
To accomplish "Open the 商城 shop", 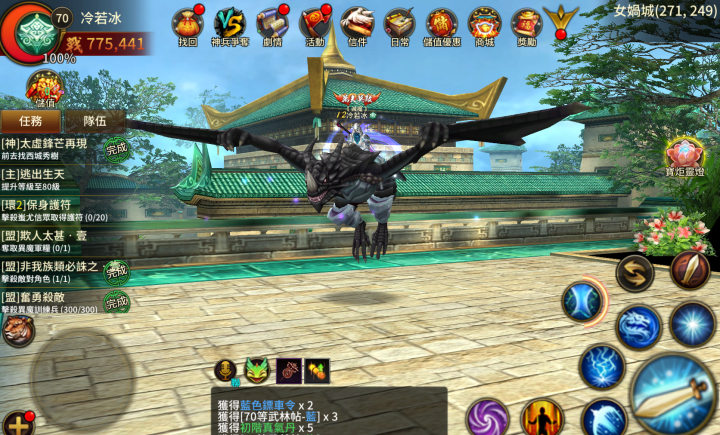I will click(485, 24).
